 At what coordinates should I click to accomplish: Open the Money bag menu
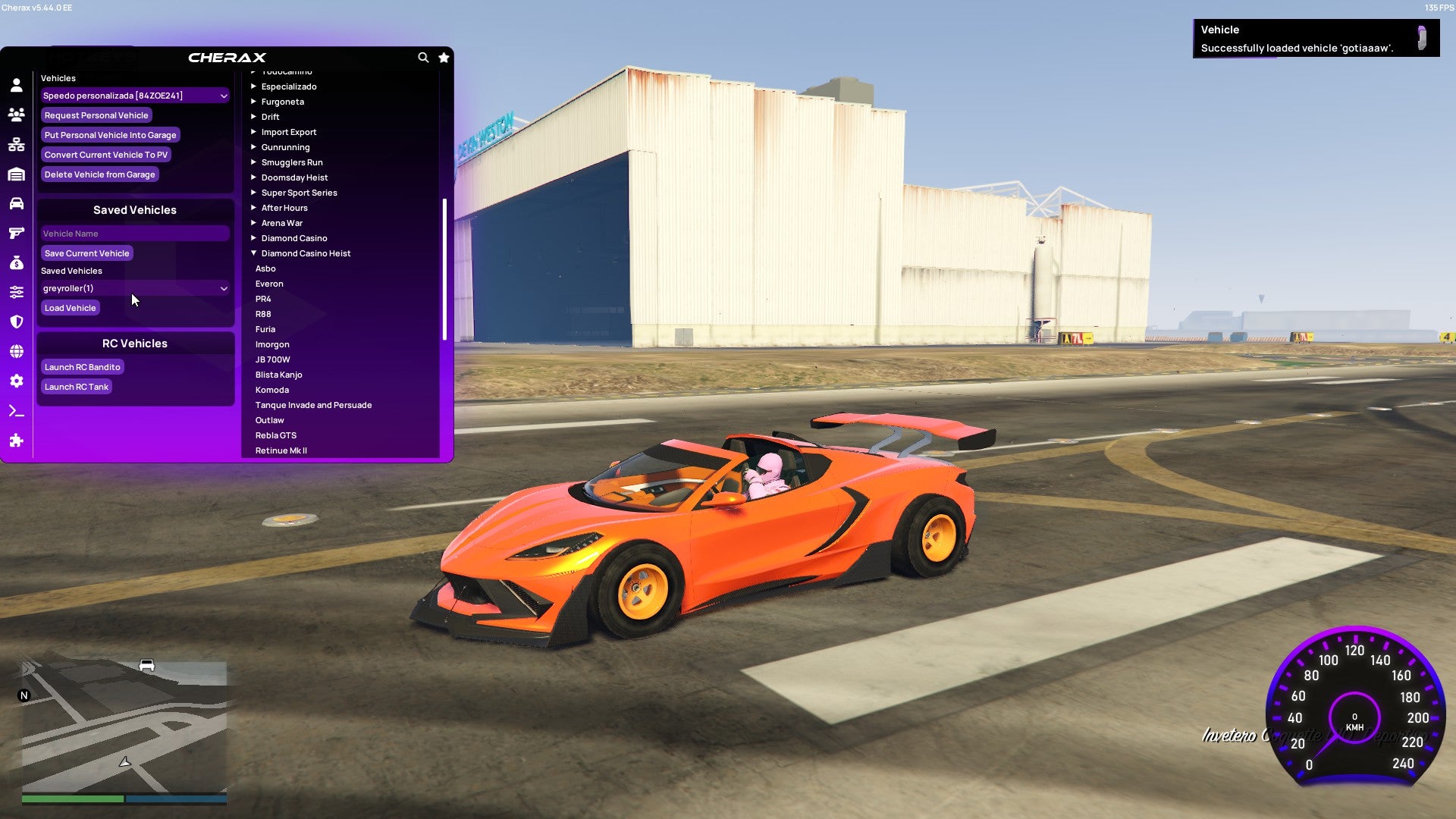click(15, 262)
